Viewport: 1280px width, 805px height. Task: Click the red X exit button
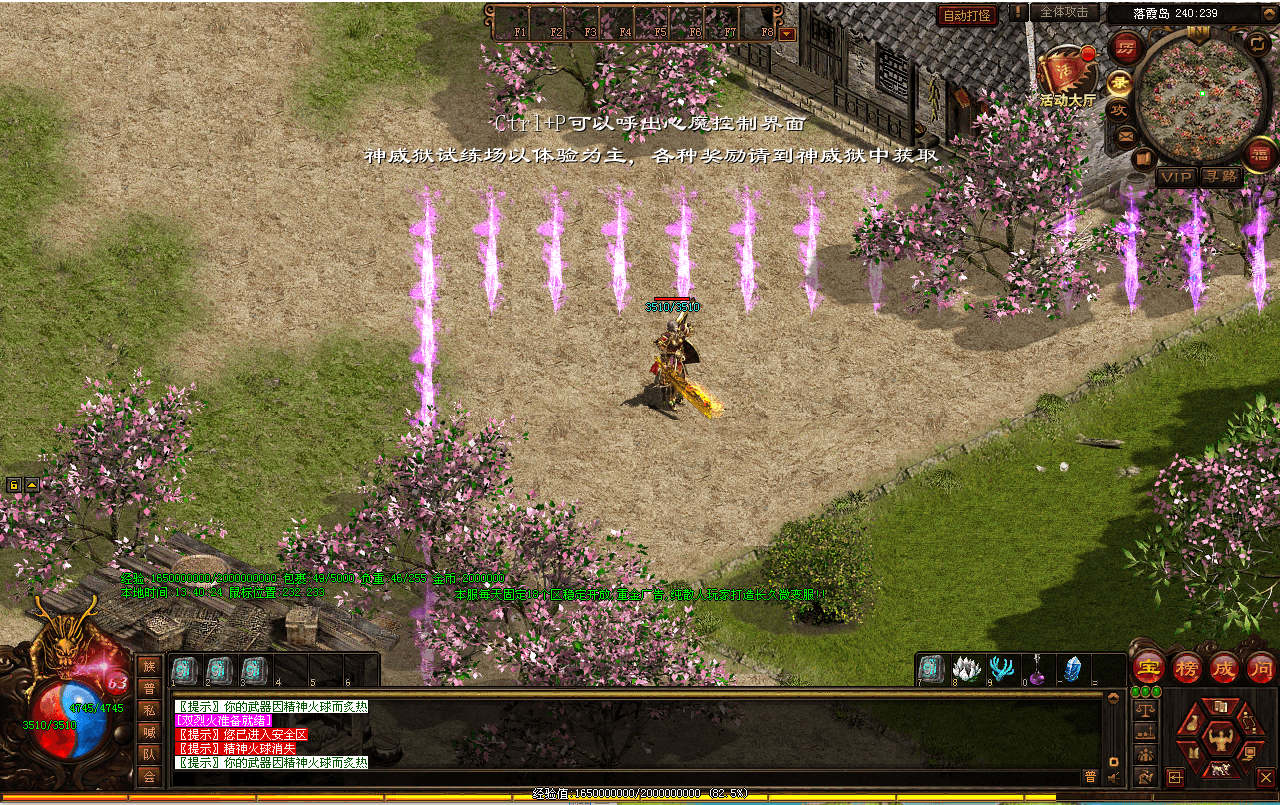click(1265, 777)
